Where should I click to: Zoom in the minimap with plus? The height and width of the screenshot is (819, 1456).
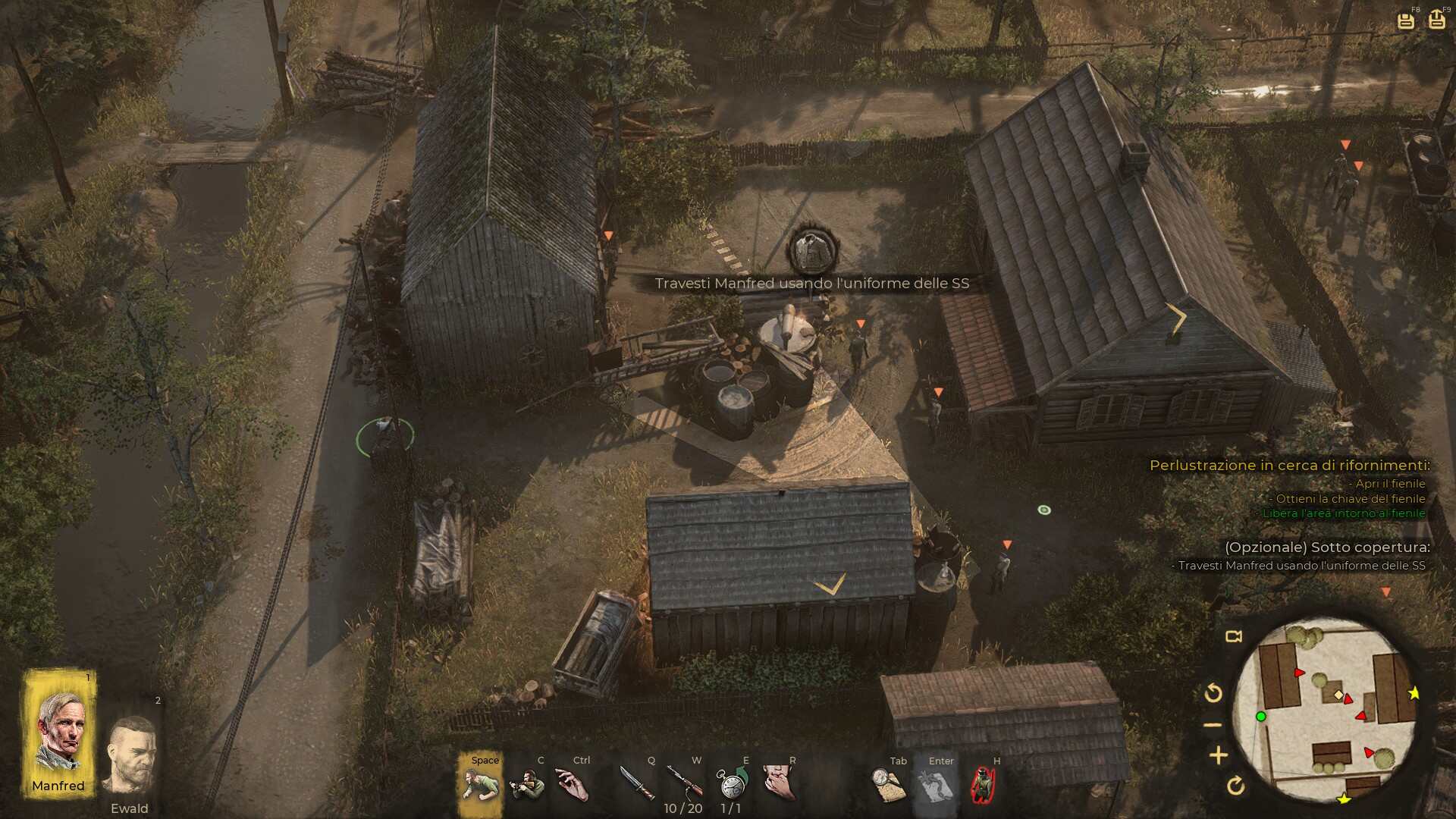(1219, 755)
